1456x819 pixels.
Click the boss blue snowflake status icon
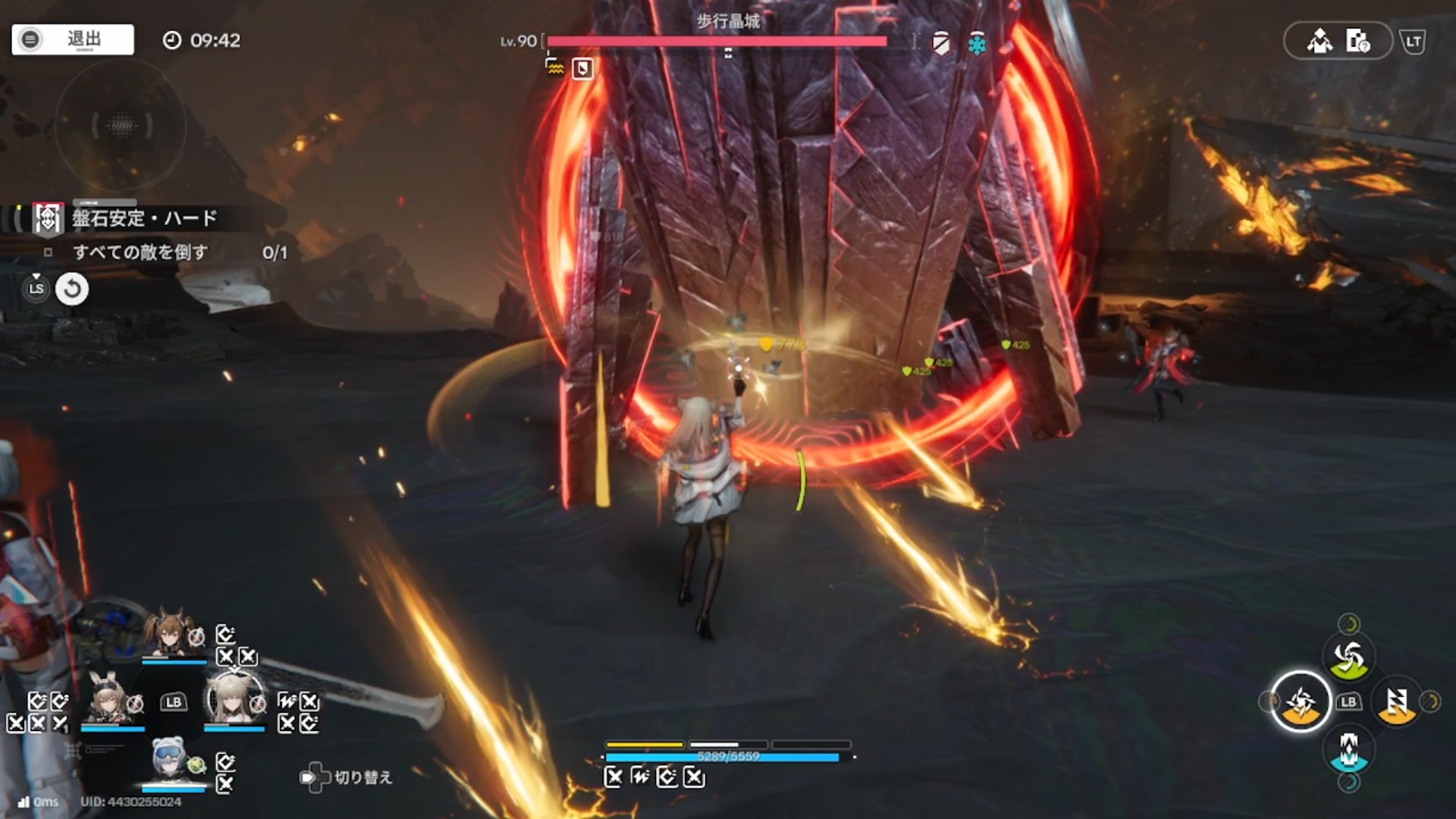click(x=977, y=45)
